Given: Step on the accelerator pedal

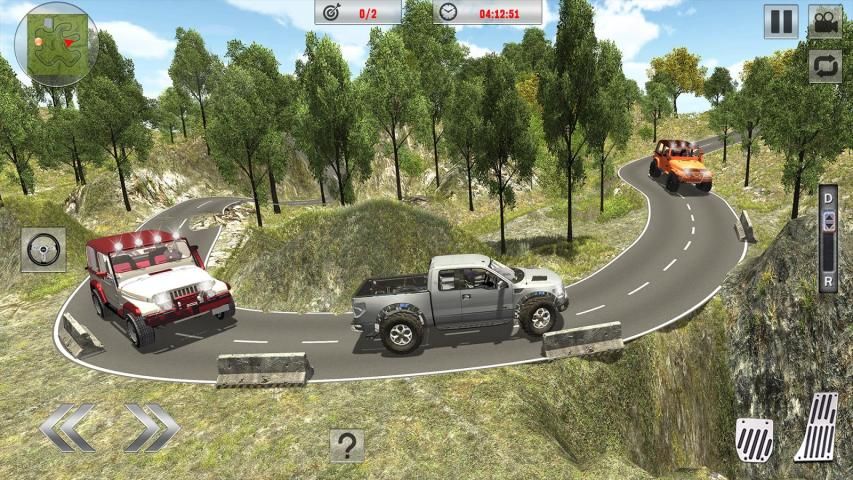Looking at the screenshot, I should 817,428.
